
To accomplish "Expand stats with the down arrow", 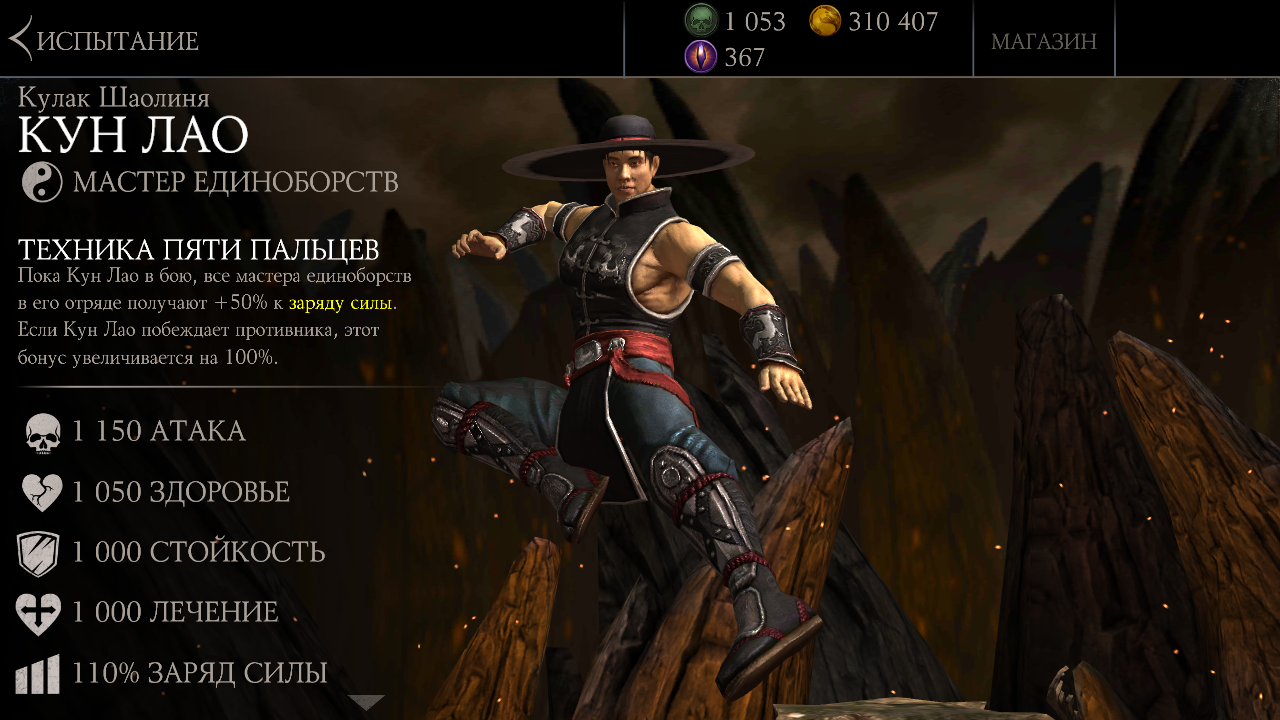I will click(x=366, y=703).
